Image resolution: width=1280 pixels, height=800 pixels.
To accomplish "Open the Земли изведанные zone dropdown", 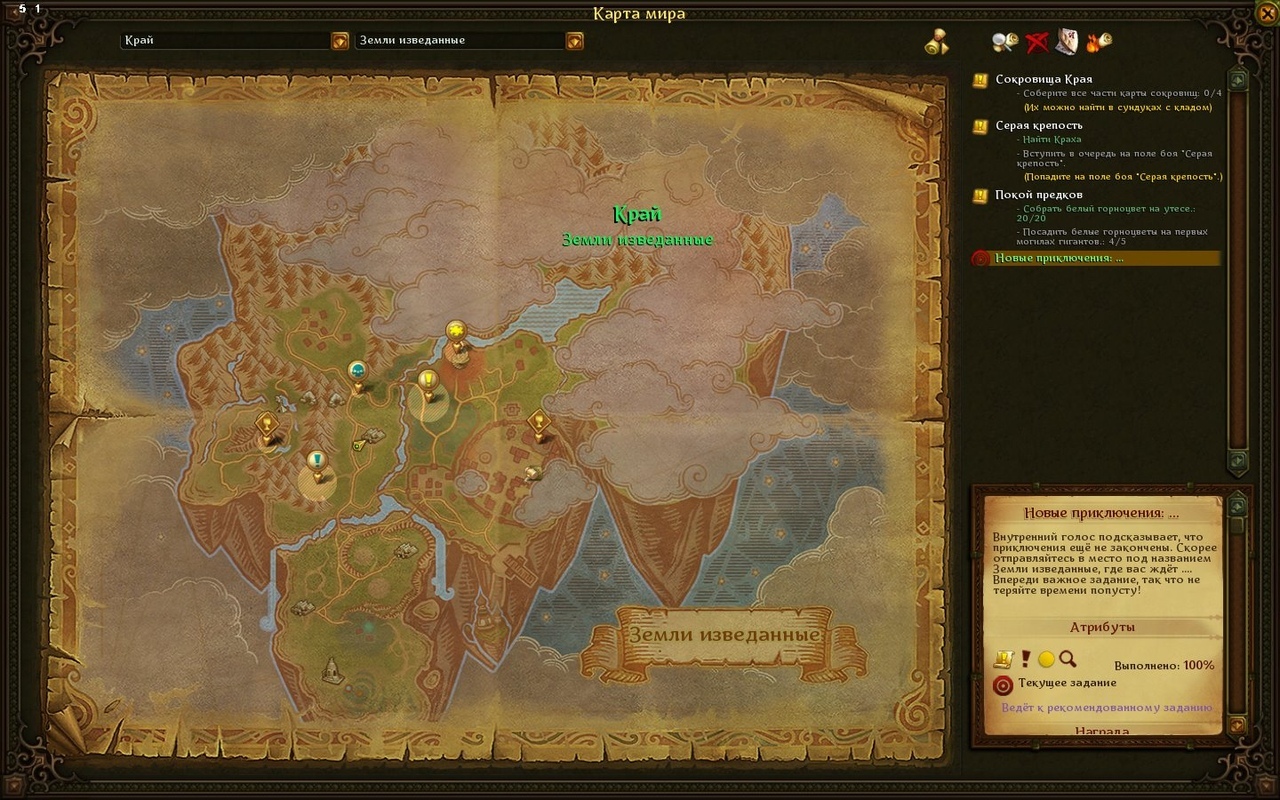I will coord(574,41).
